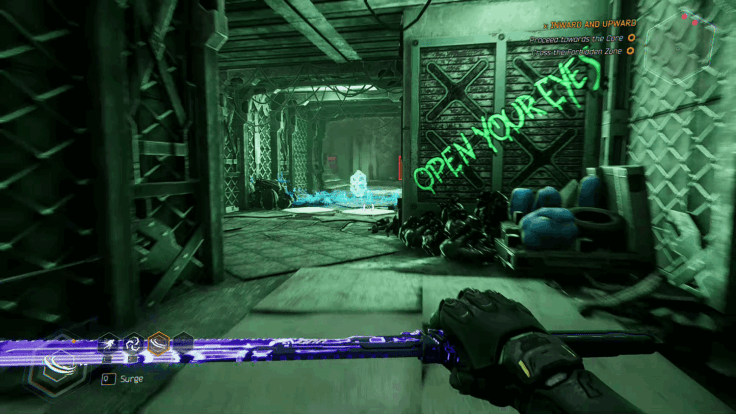The image size is (736, 414).
Task: Select the Cross the Forbidden Zone objective
Action: click(x=579, y=53)
